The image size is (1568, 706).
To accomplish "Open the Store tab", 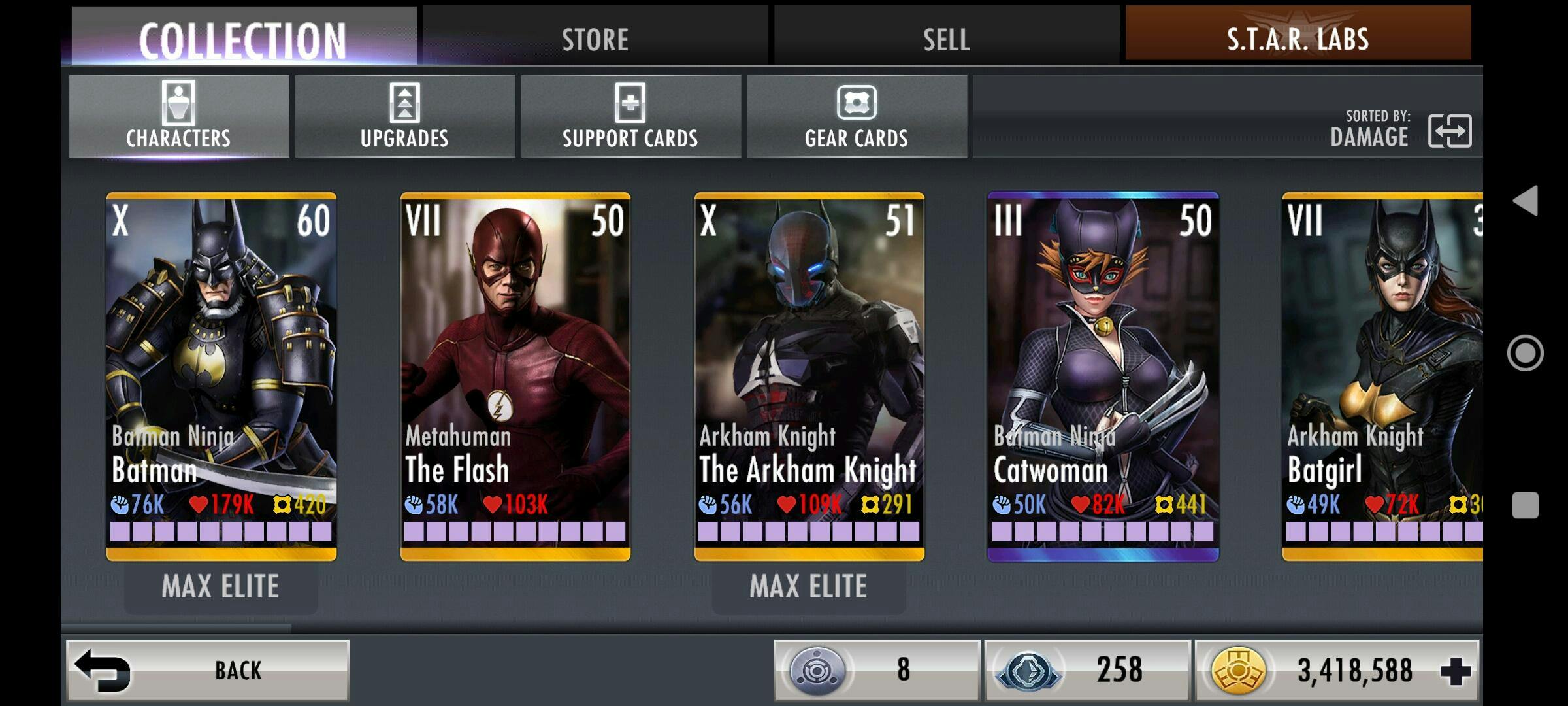I will [595, 38].
